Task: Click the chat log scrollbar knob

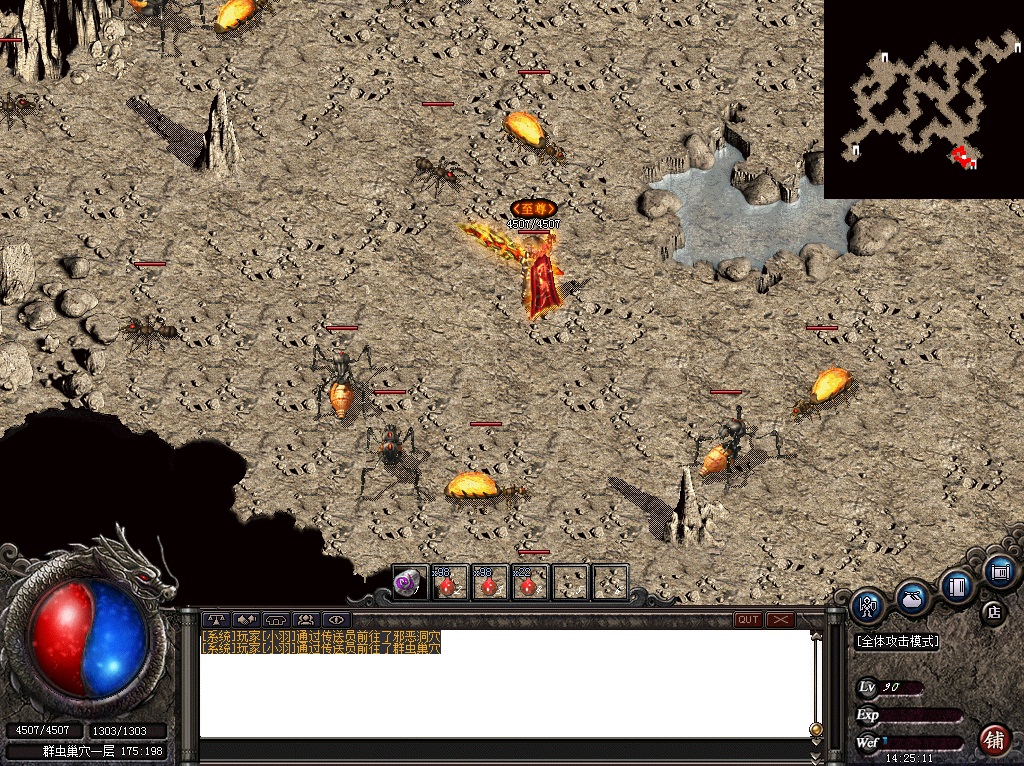Action: [x=816, y=728]
